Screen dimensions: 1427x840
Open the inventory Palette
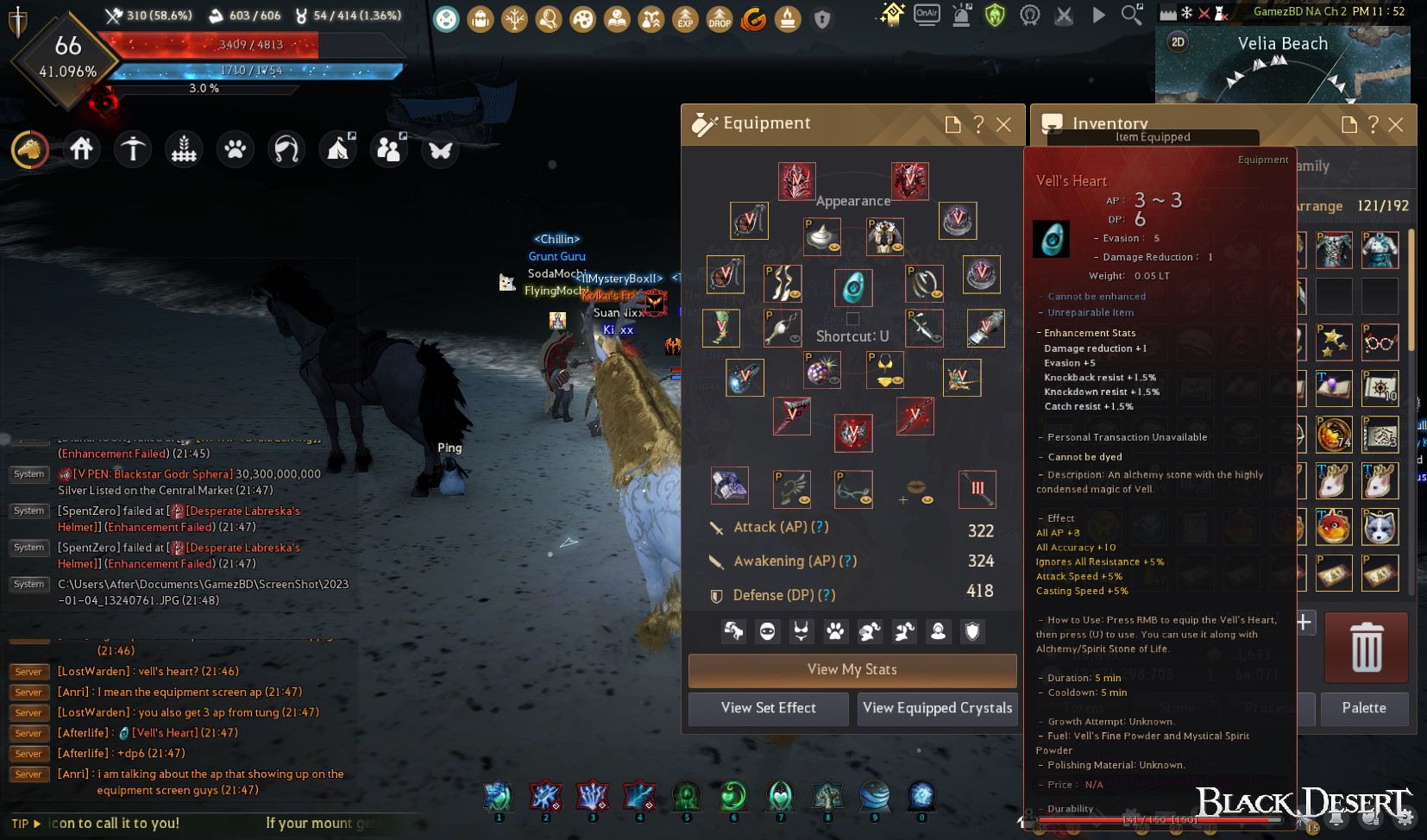pyautogui.click(x=1364, y=708)
